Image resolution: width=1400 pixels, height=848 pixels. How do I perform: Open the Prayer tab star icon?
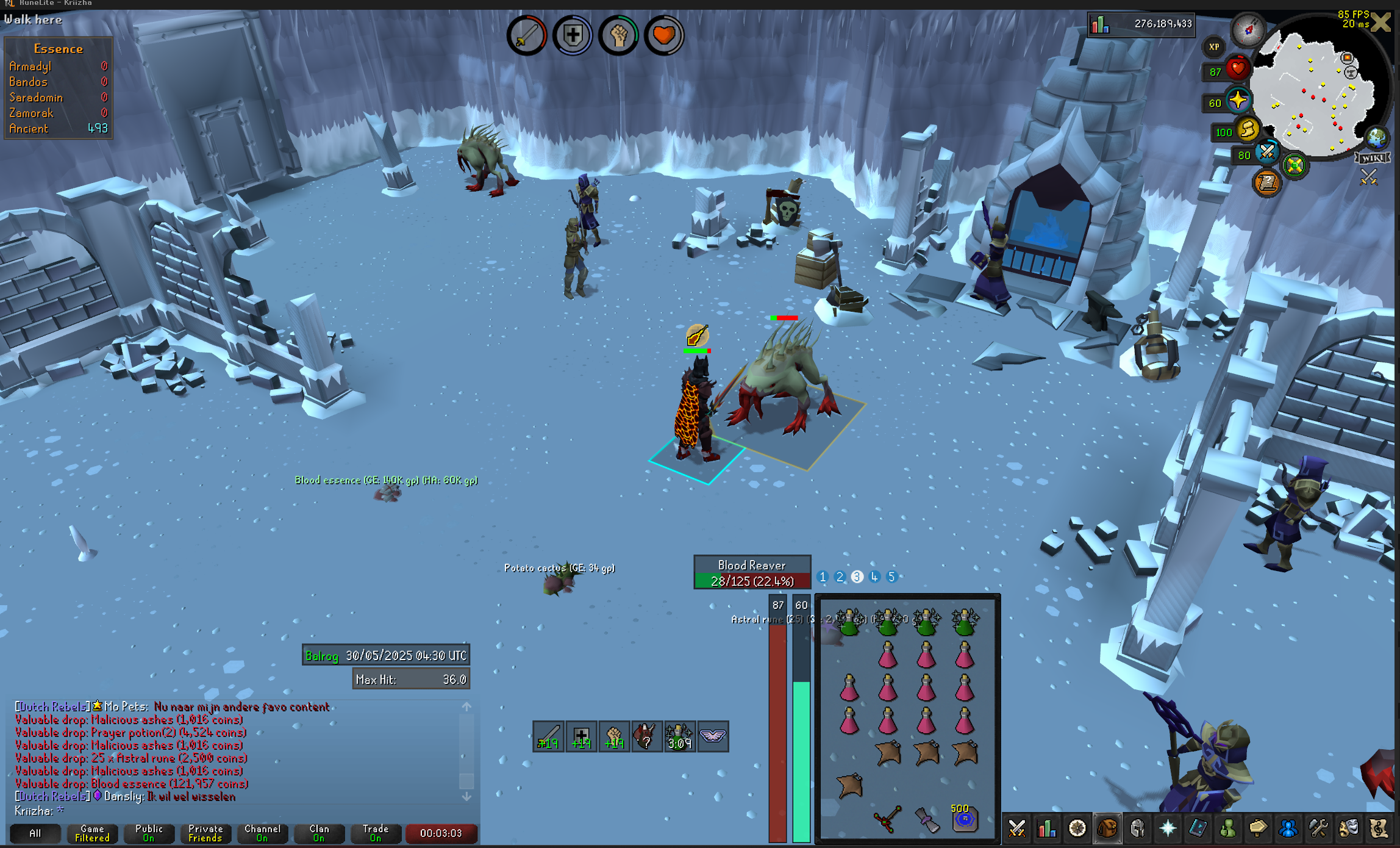click(1167, 828)
